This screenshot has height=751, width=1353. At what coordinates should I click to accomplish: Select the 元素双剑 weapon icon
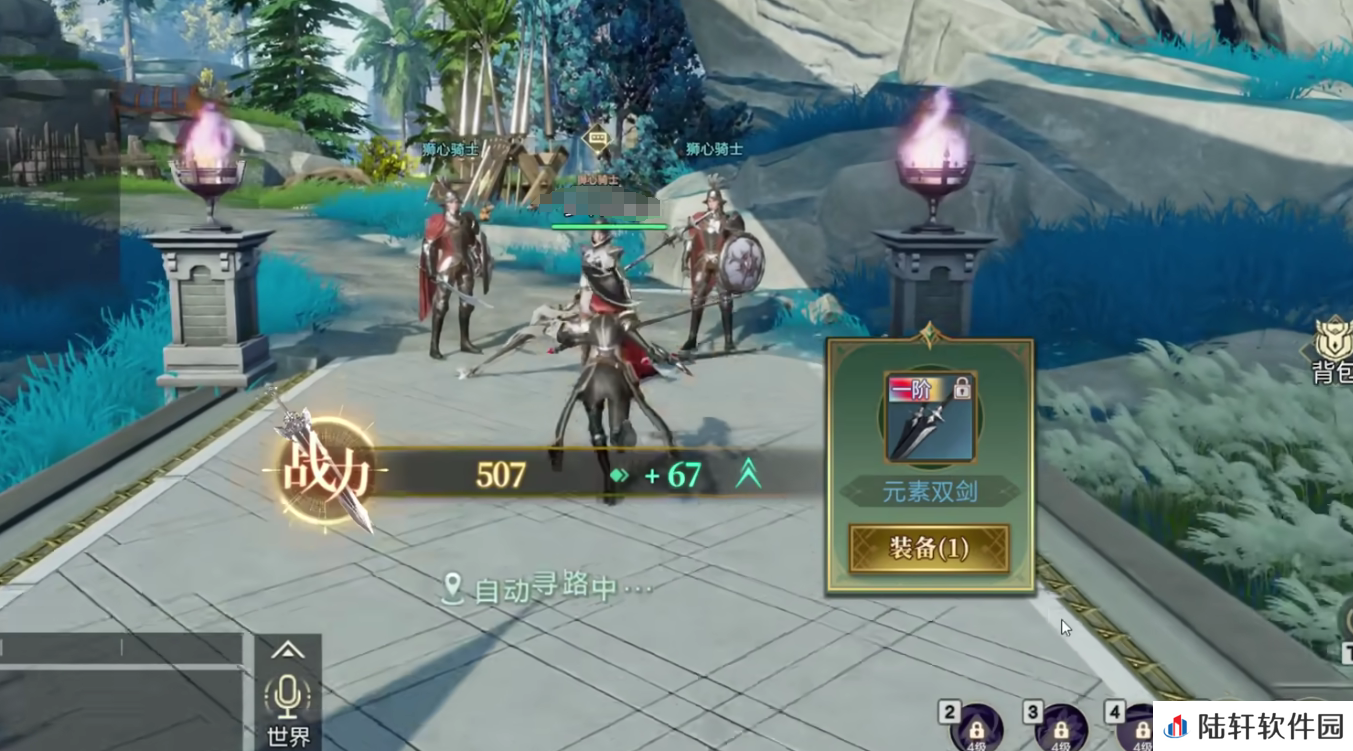(x=929, y=418)
